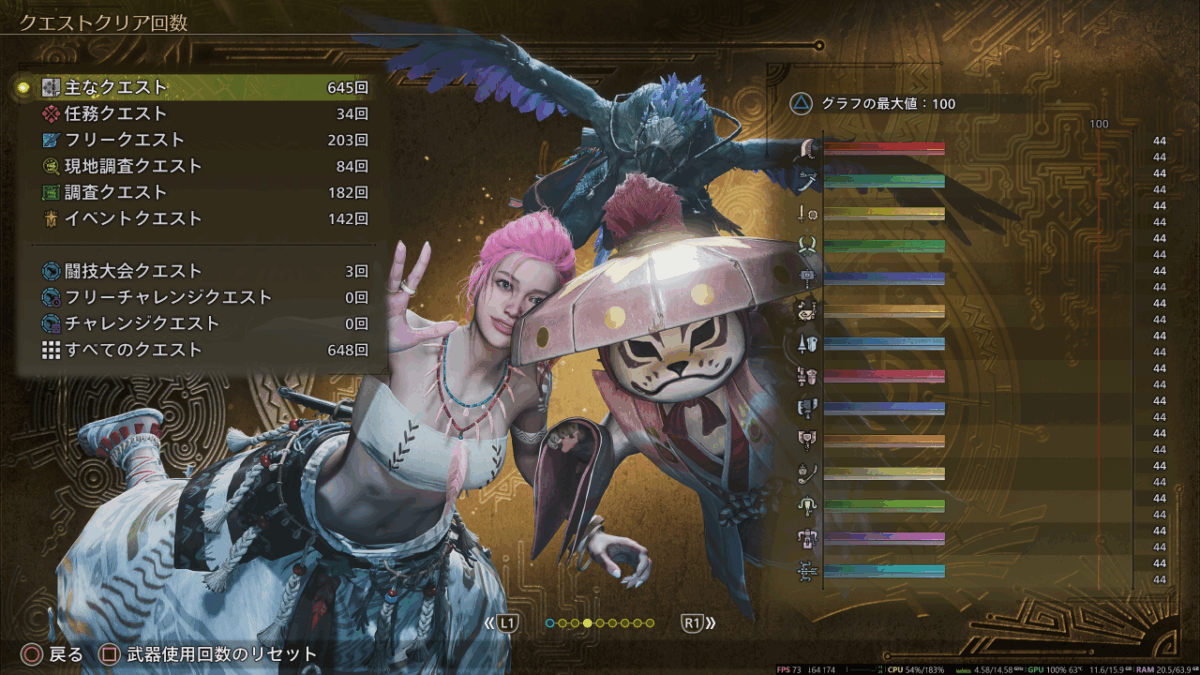Click the 戻る back option

pyautogui.click(x=54, y=655)
